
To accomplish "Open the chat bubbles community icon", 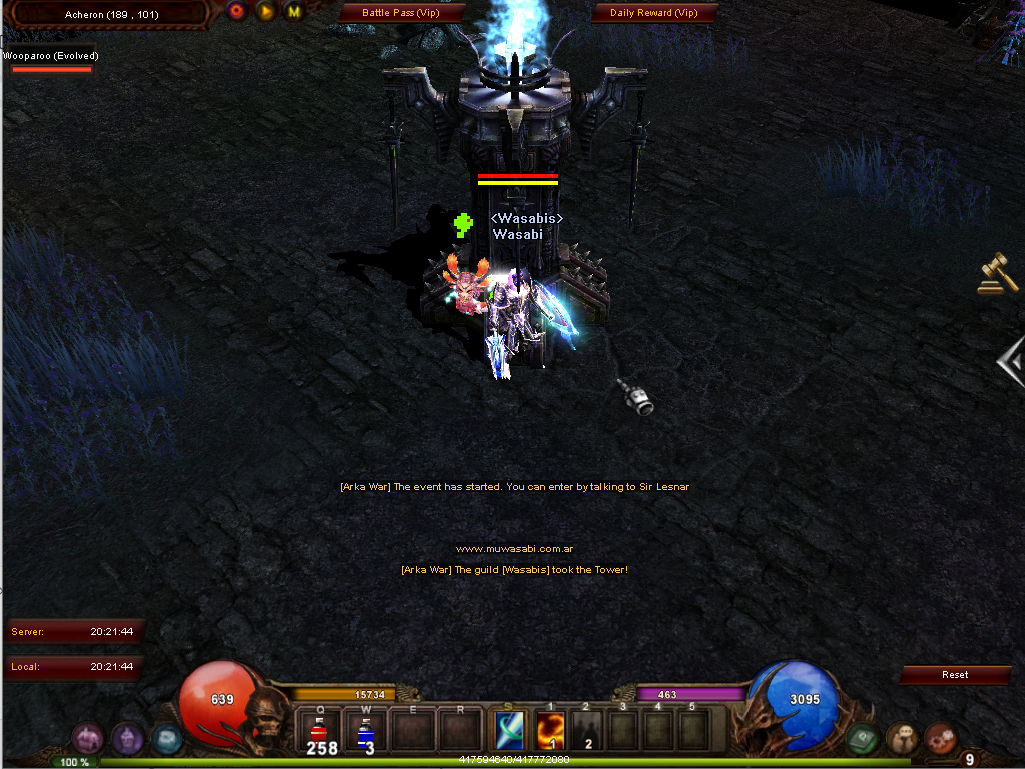I will pyautogui.click(x=902, y=739).
